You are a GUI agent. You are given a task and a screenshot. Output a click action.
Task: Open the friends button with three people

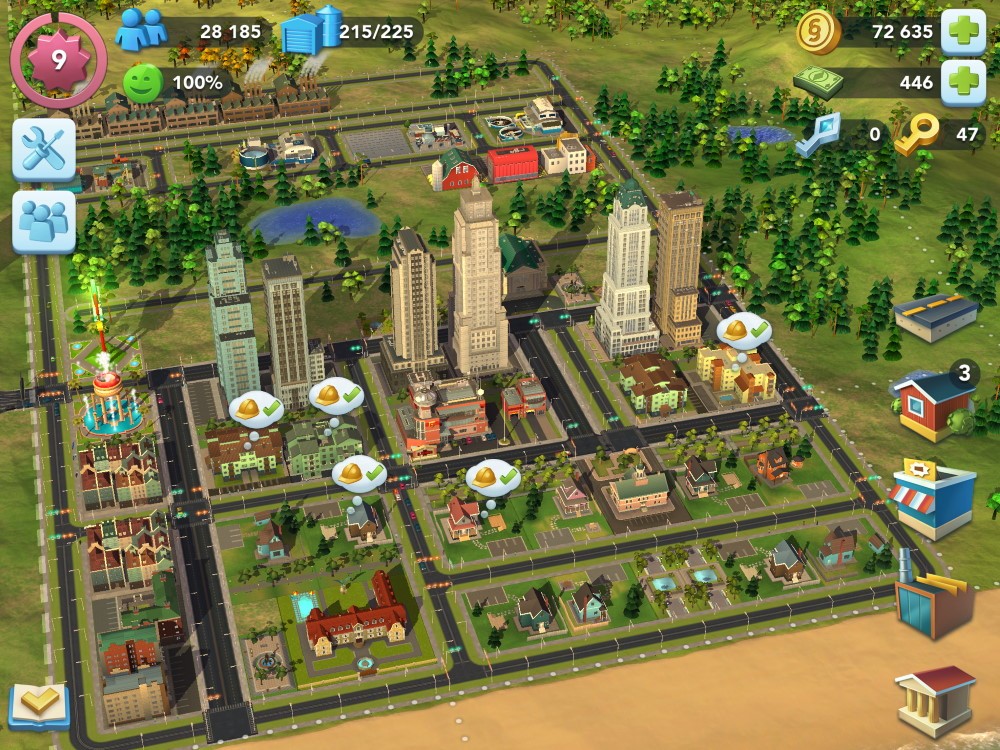pos(44,221)
